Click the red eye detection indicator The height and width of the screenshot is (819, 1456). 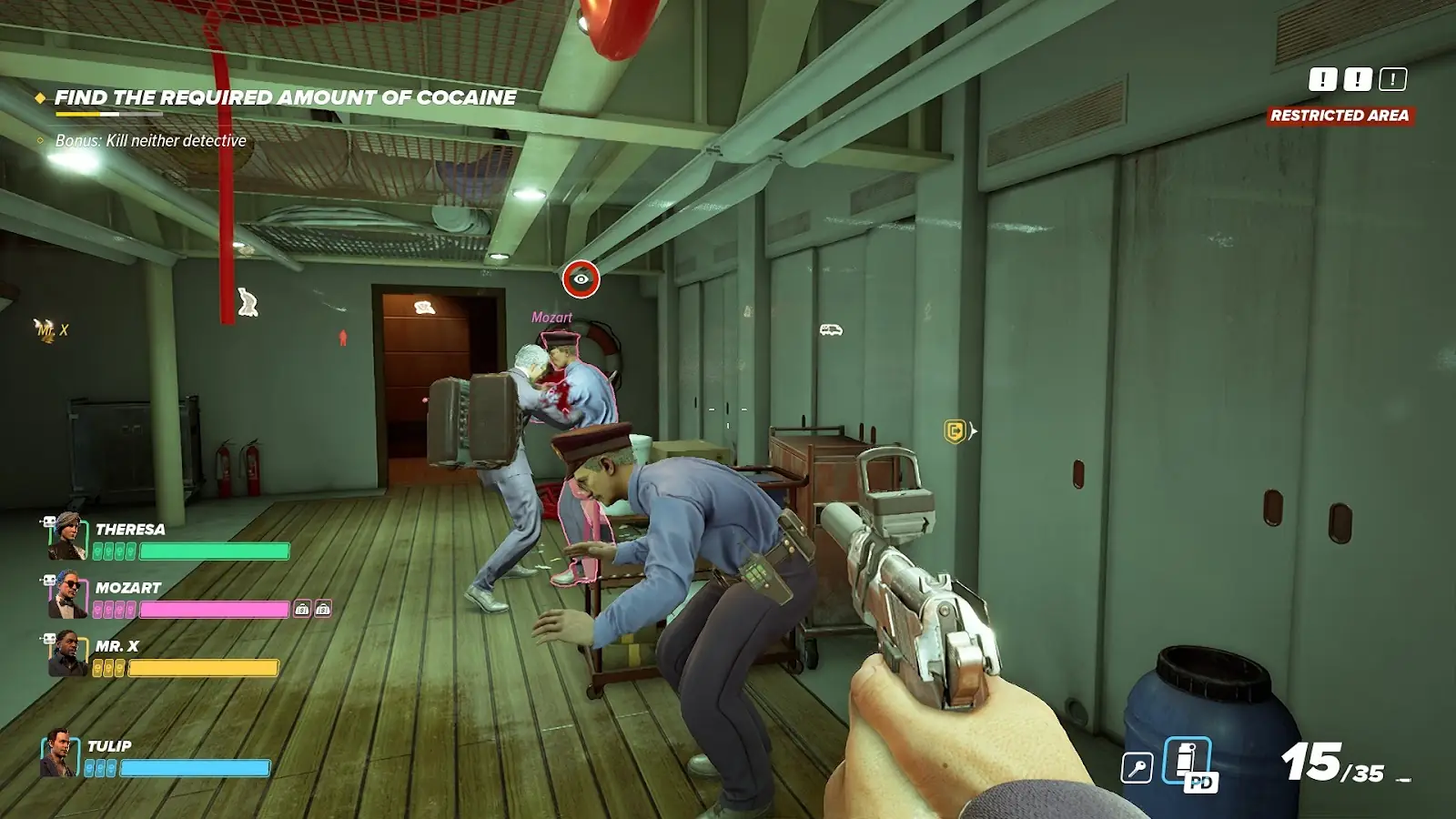(581, 279)
